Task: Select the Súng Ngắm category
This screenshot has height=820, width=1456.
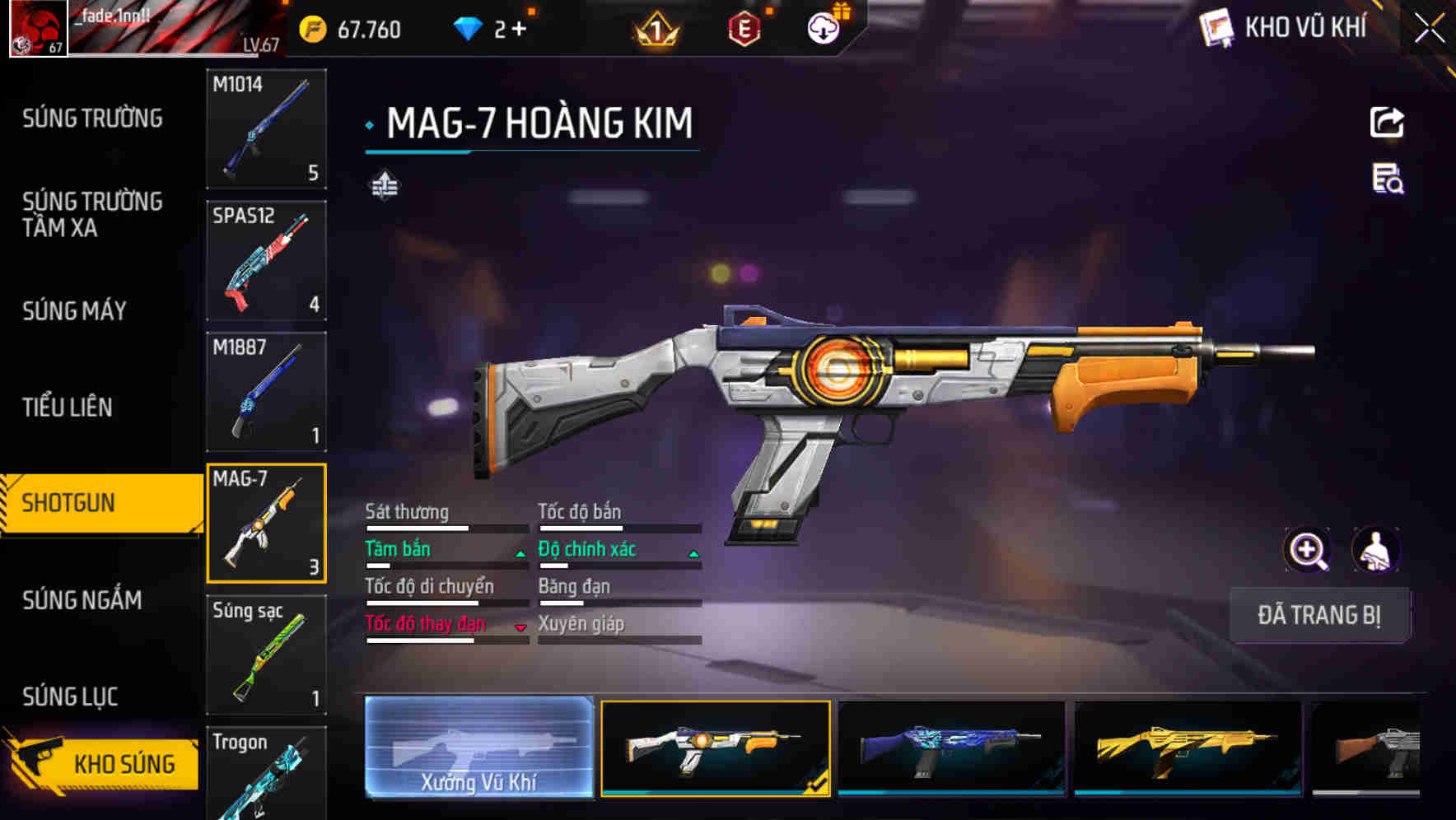Action: pyautogui.click(x=82, y=600)
